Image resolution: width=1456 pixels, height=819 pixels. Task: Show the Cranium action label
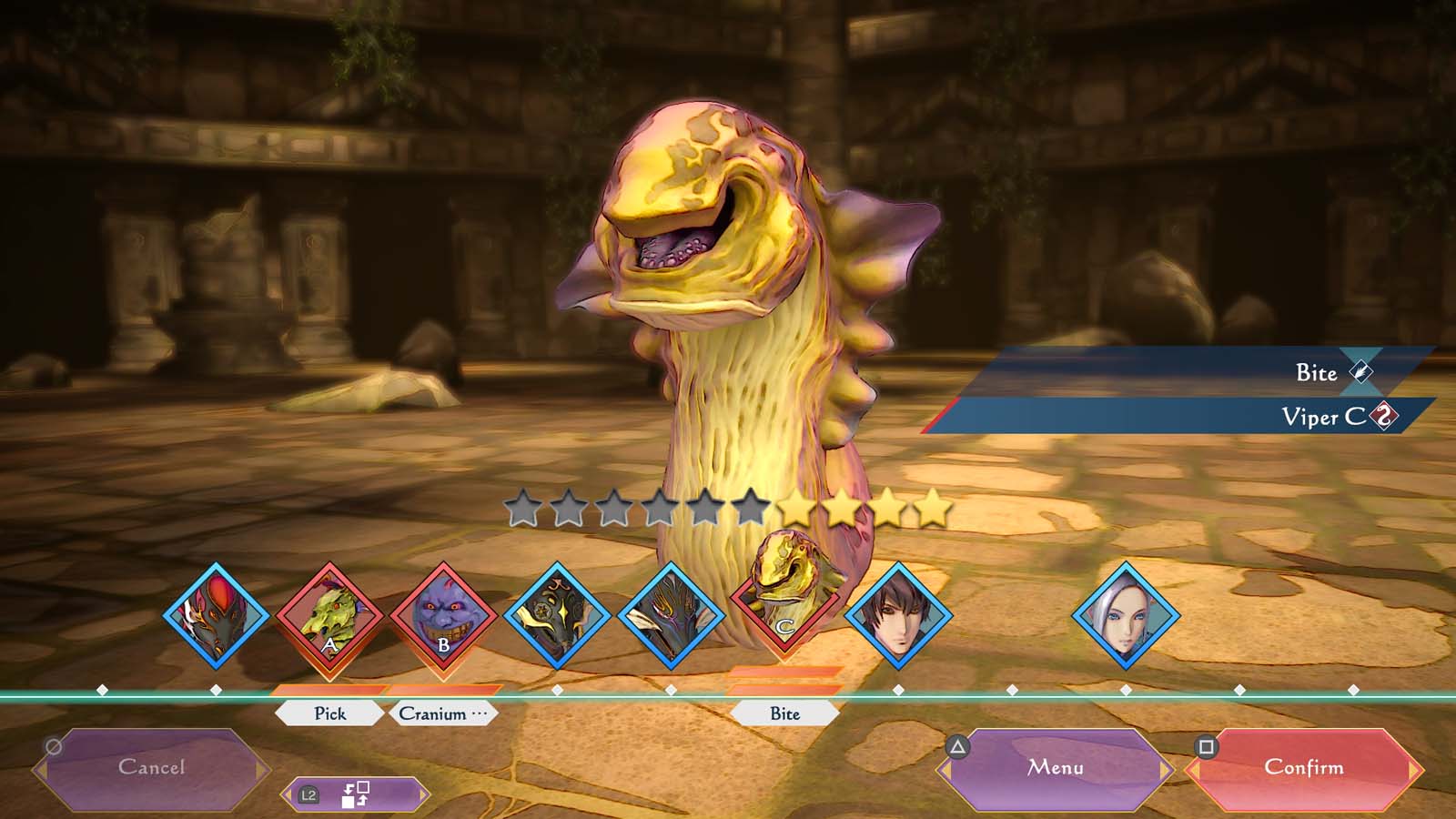443,713
